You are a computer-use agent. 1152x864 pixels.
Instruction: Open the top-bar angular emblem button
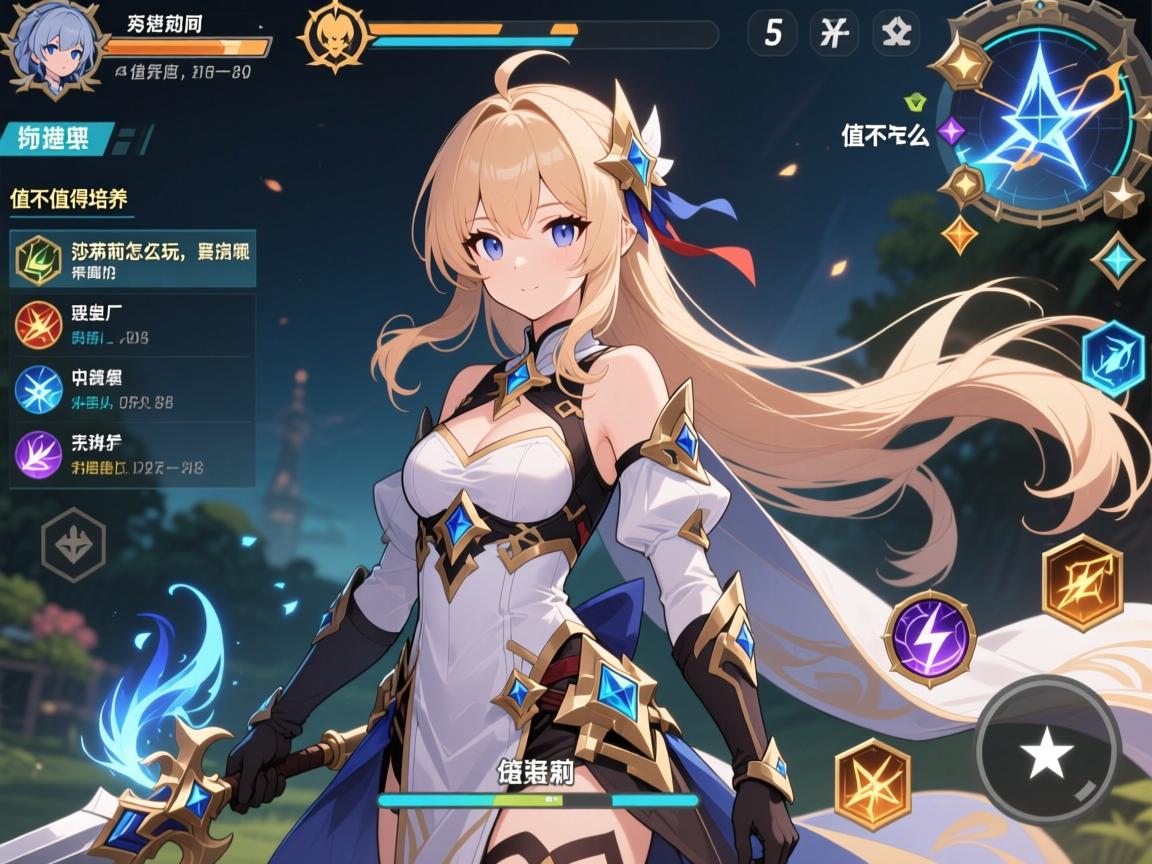pyautogui.click(x=896, y=34)
